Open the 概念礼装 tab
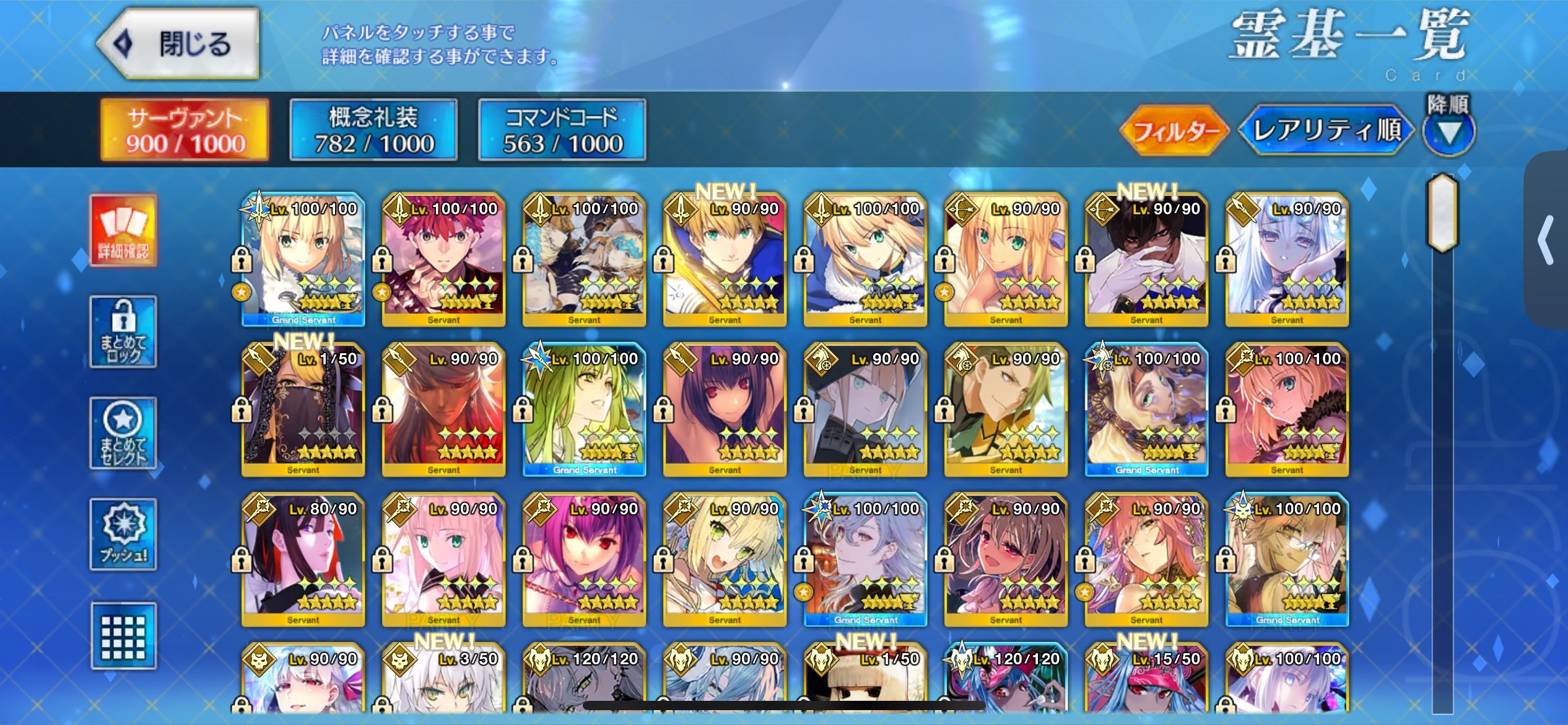The width and height of the screenshot is (1568, 725). coord(373,130)
